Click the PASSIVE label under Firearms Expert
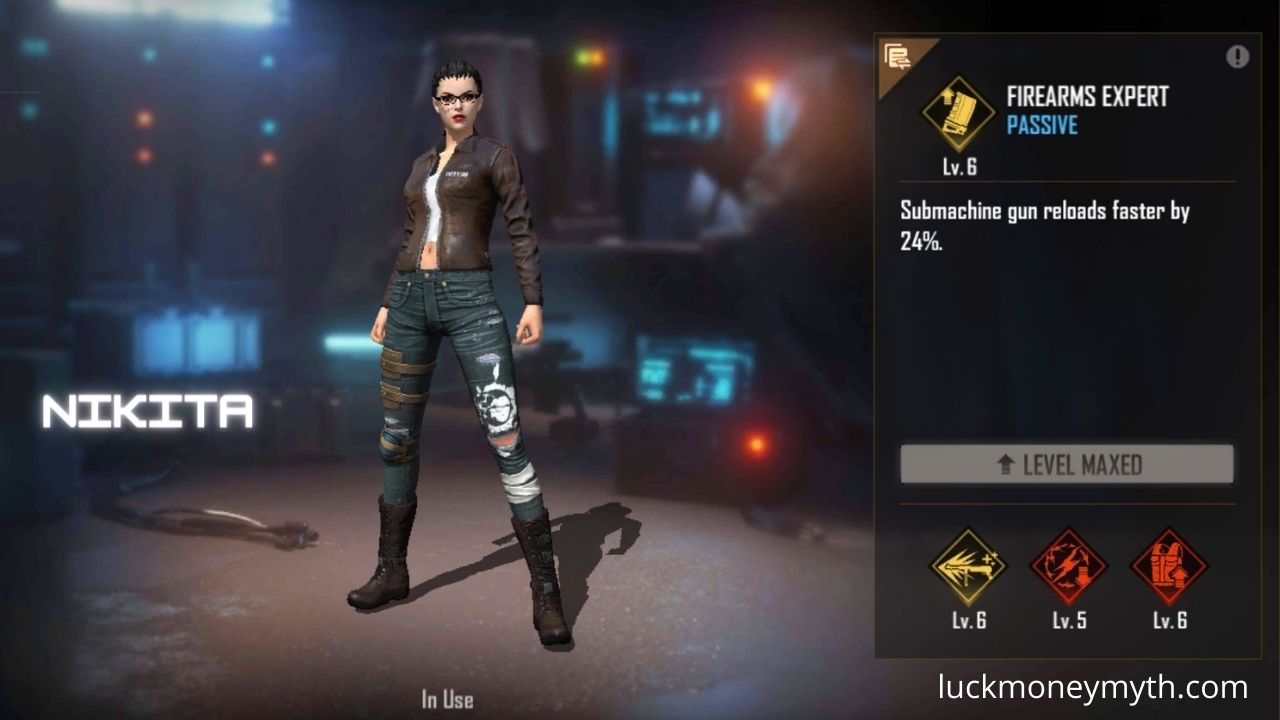Image resolution: width=1280 pixels, height=720 pixels. [1042, 126]
